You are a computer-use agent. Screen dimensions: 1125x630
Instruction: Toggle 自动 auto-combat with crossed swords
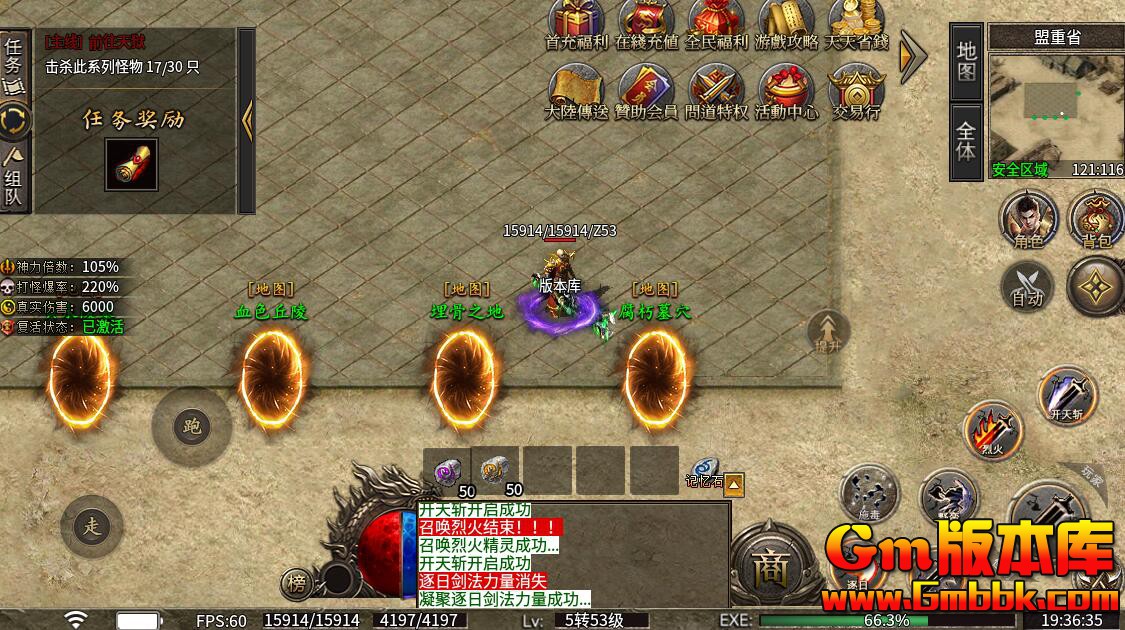(x=1027, y=285)
